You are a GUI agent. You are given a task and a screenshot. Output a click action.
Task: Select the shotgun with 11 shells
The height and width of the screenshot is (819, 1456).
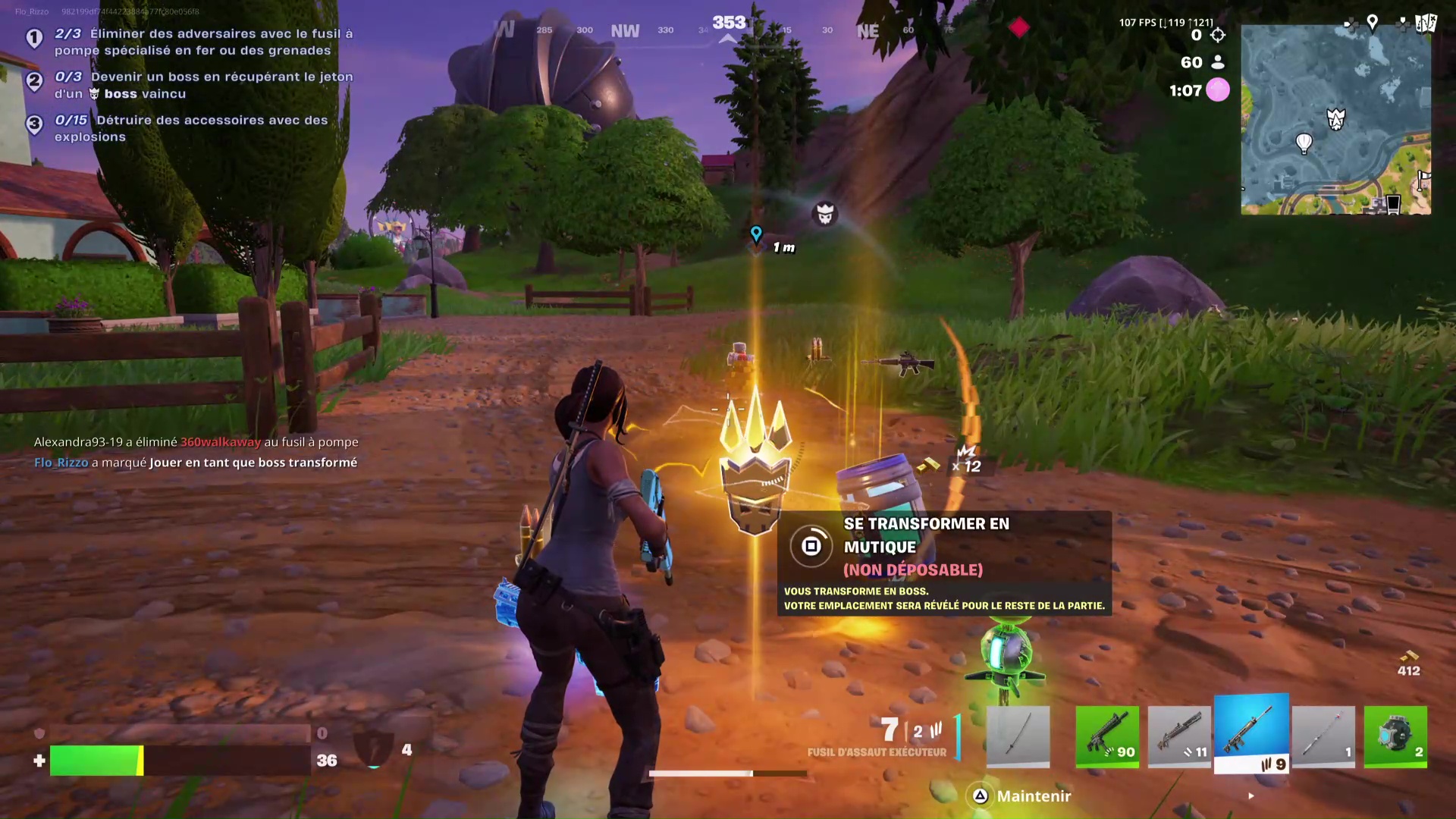(1178, 736)
